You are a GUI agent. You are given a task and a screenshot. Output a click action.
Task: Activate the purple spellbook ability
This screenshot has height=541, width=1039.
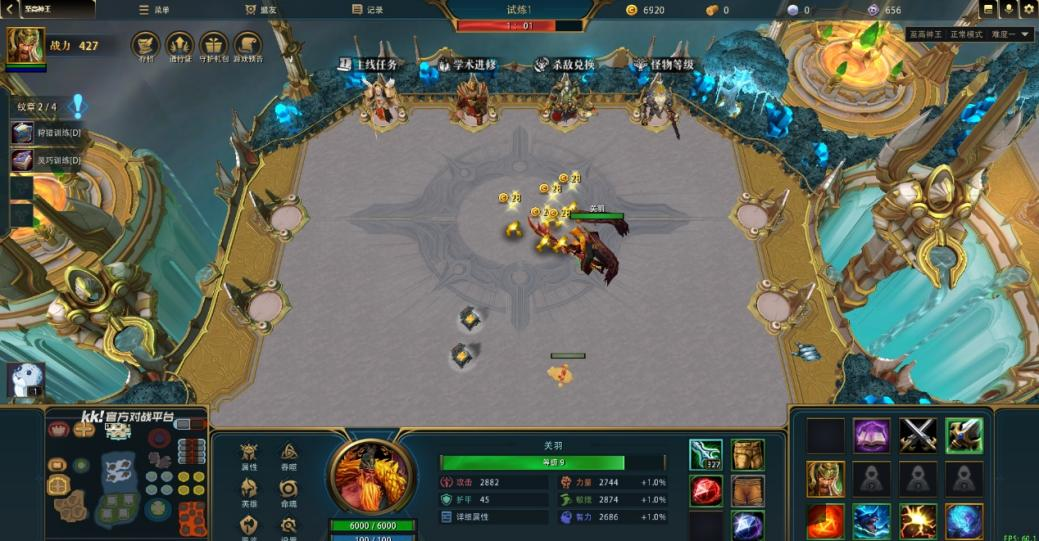click(871, 435)
